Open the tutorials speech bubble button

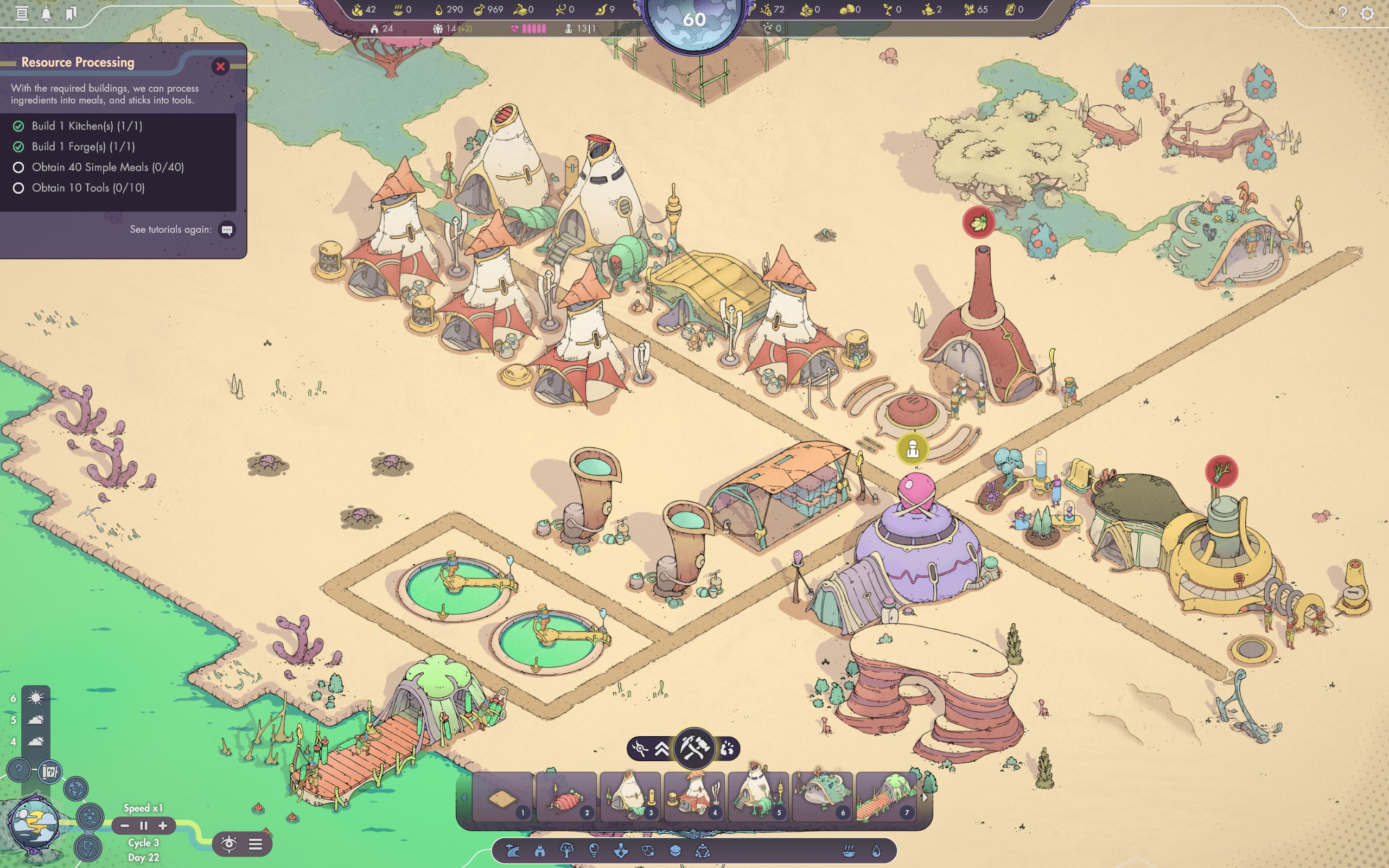[227, 230]
